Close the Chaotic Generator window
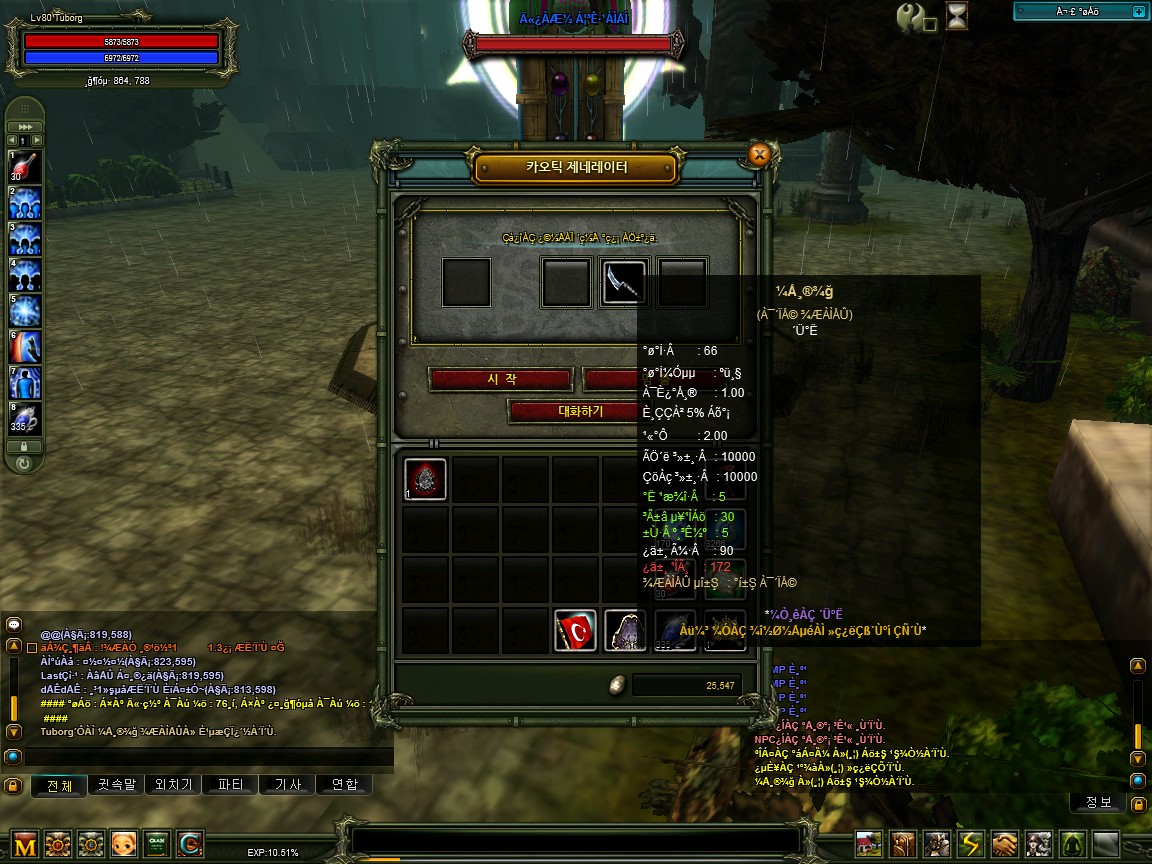The height and width of the screenshot is (864, 1152). 759,154
